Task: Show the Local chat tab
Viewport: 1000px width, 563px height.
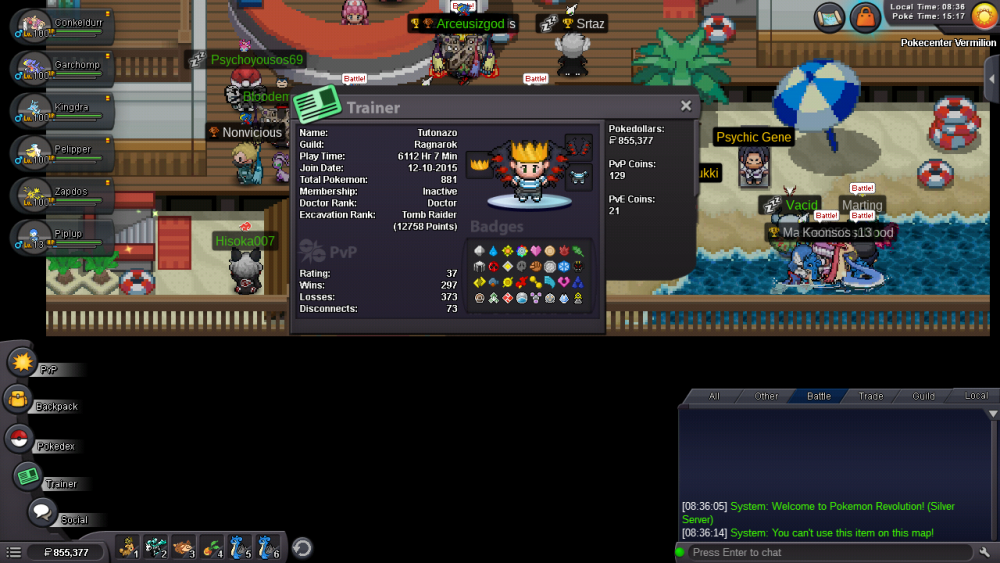Action: pyautogui.click(x=975, y=396)
